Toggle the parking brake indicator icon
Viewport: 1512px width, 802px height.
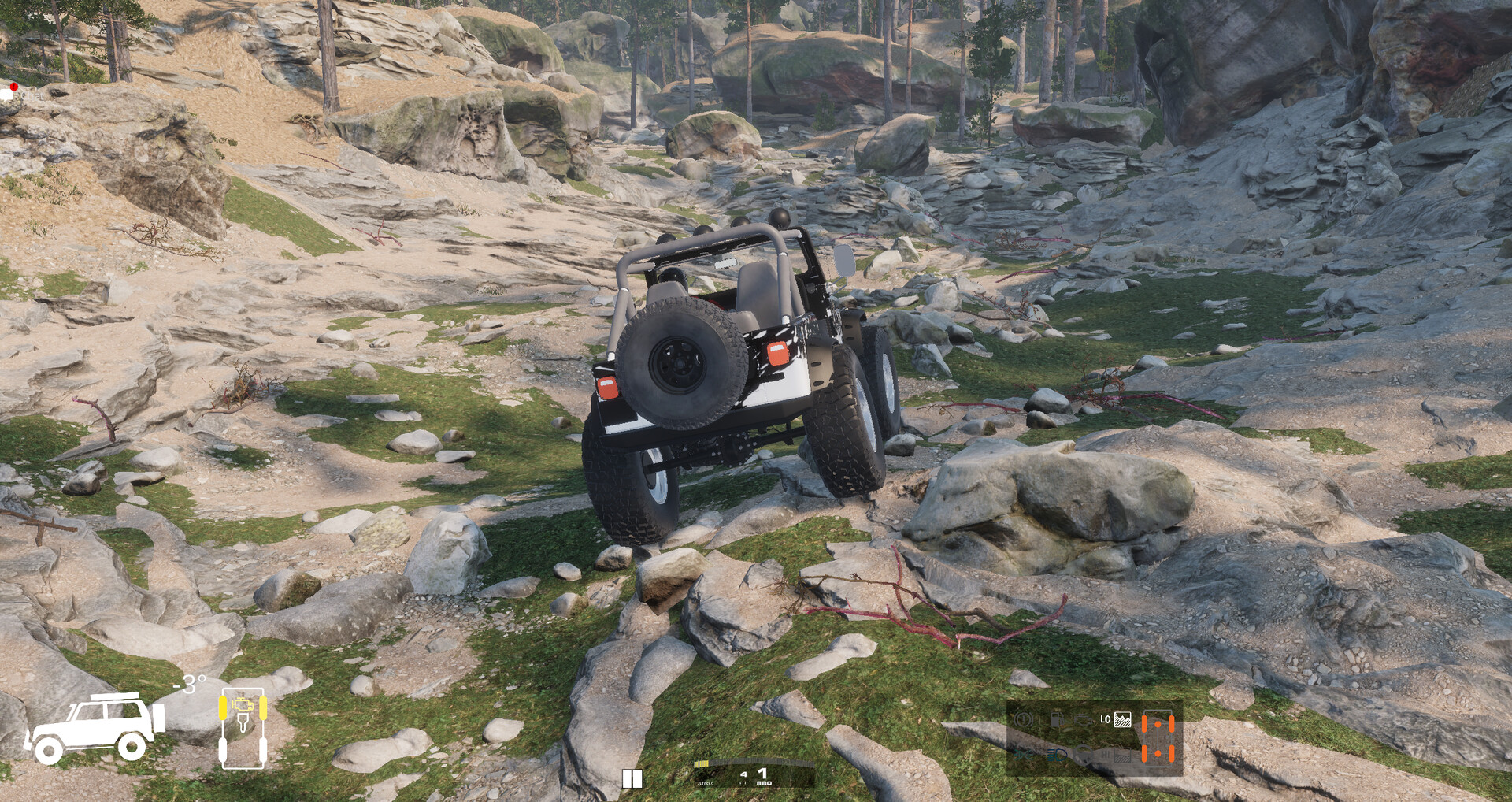point(1024,719)
